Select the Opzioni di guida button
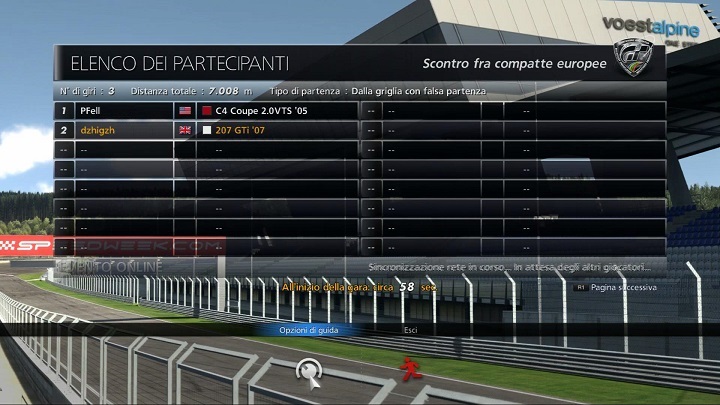This screenshot has height=405, width=720. point(308,329)
